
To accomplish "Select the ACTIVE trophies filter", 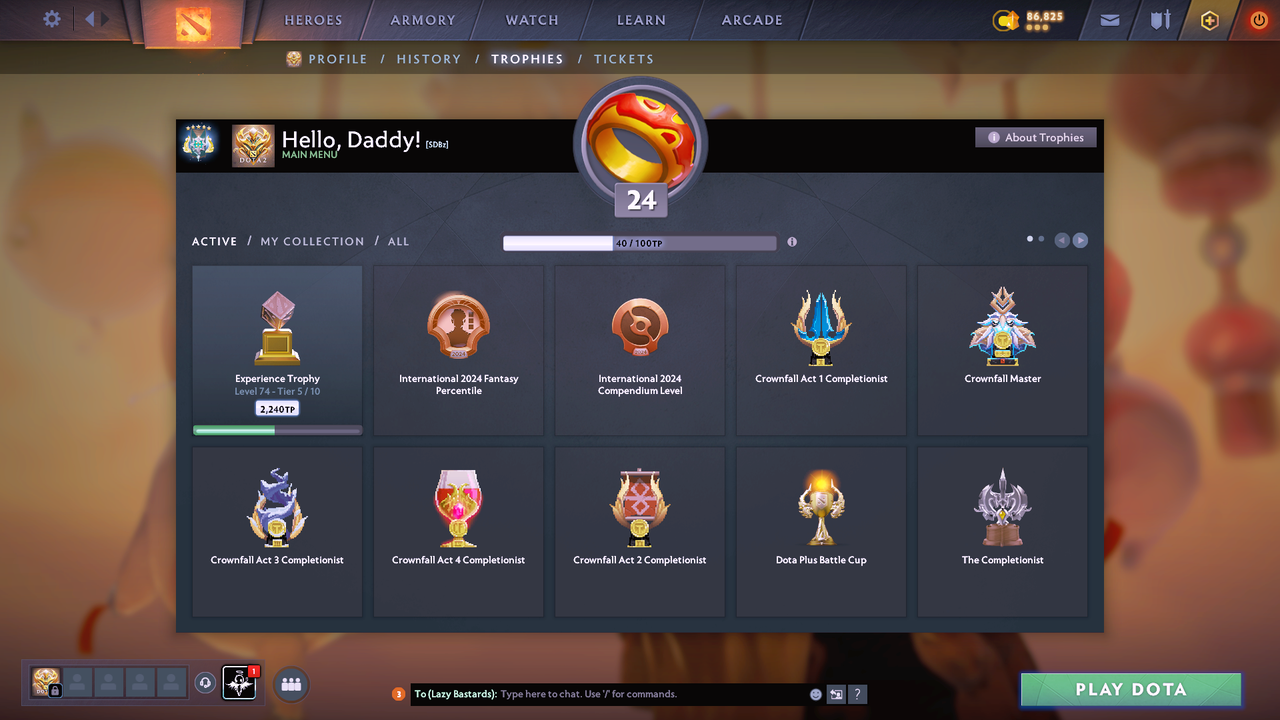I will (x=214, y=241).
